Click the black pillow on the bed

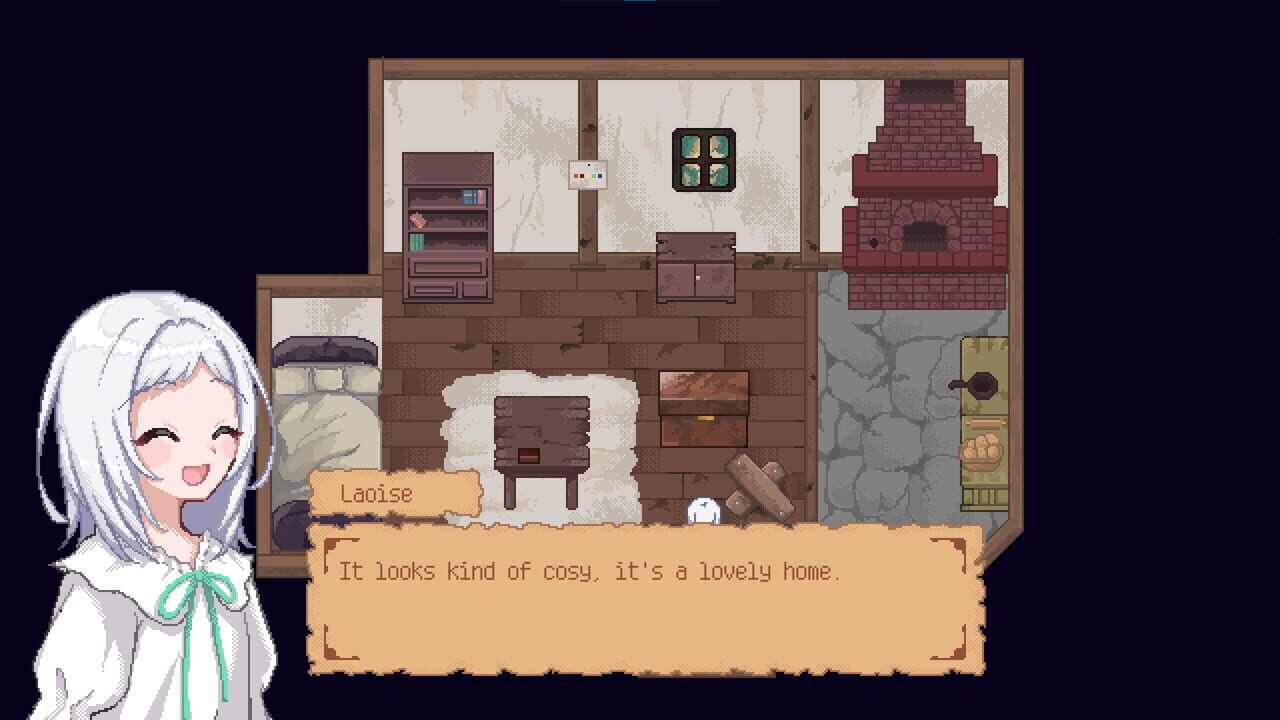327,352
